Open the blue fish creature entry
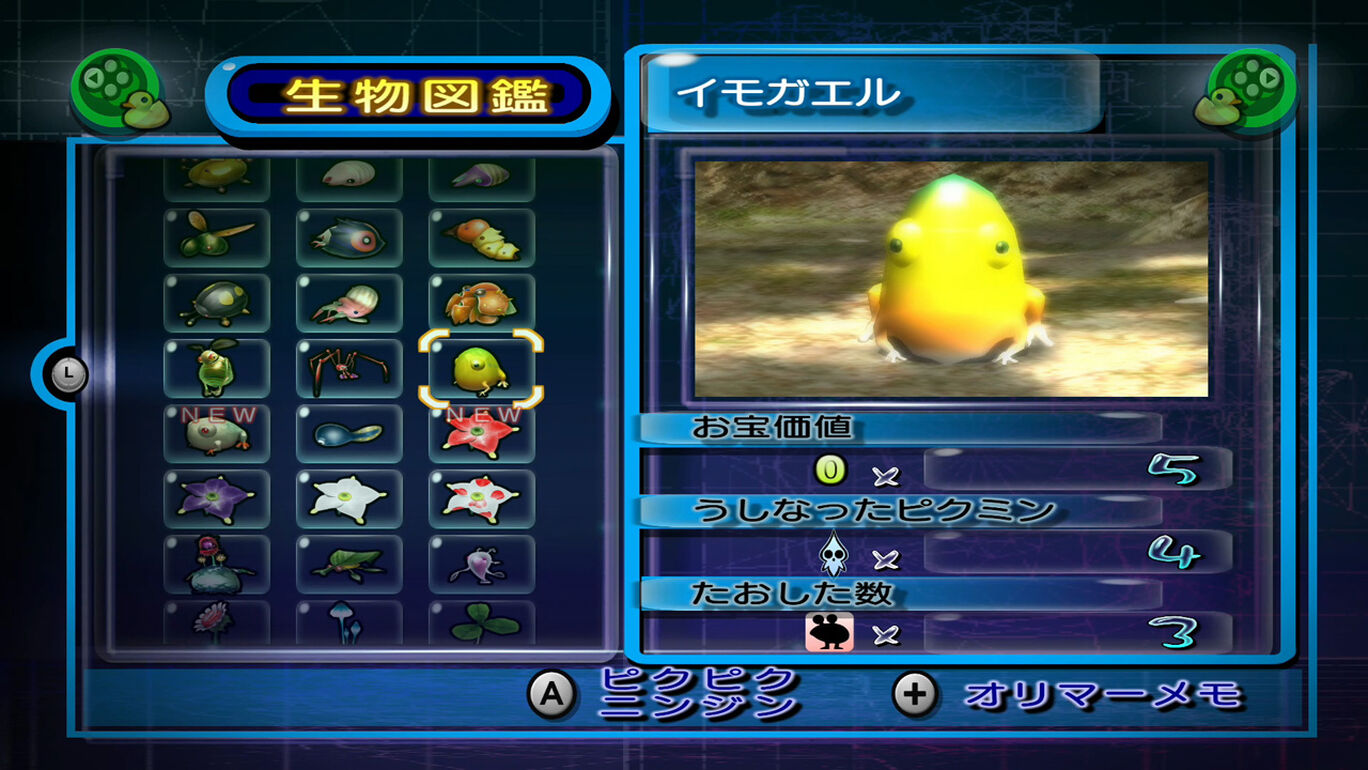The image size is (1368, 770). coord(349,238)
